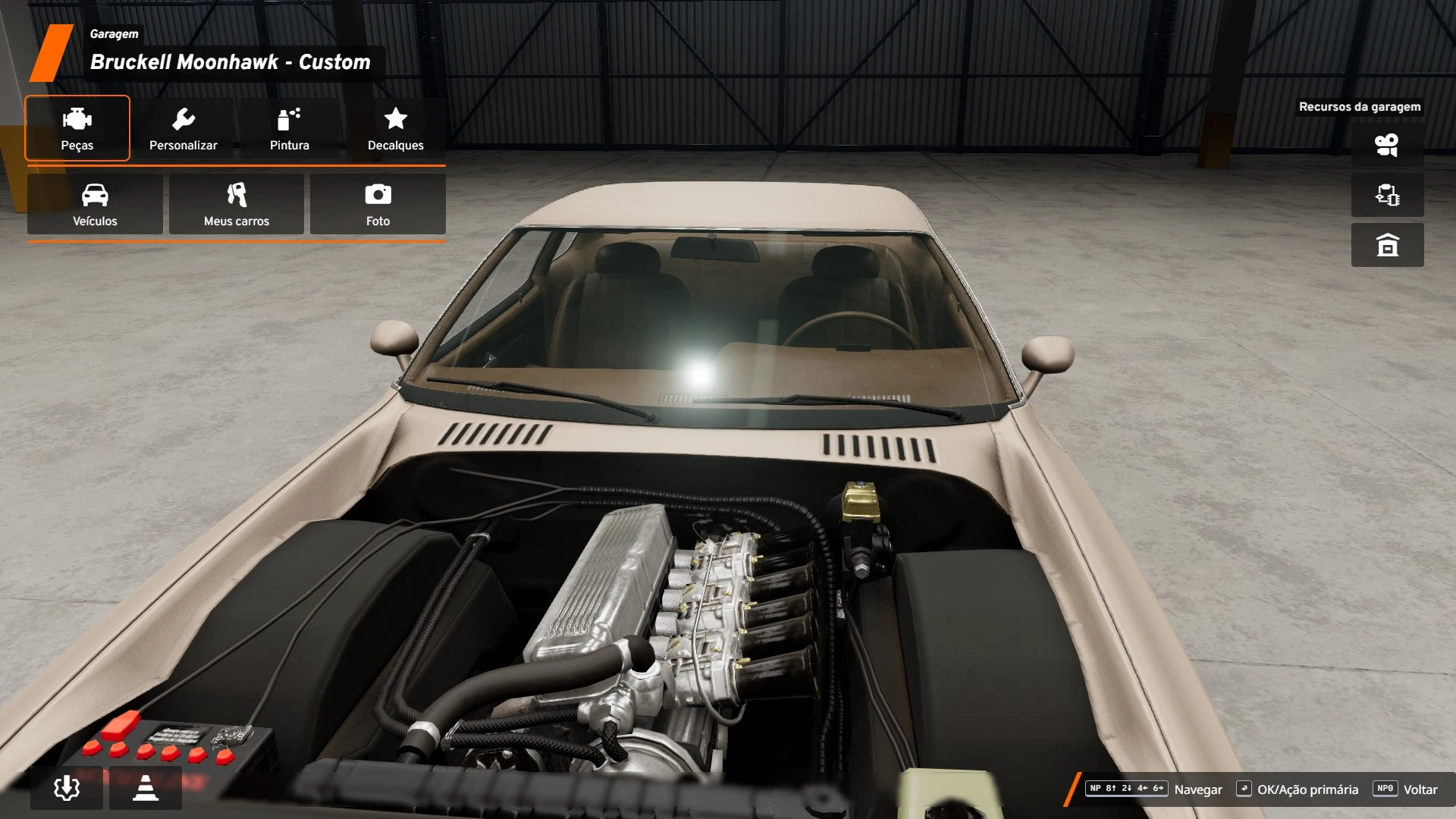1456x819 pixels.
Task: Click the Bruckell Moonhawk - Custom title
Action: pos(230,62)
